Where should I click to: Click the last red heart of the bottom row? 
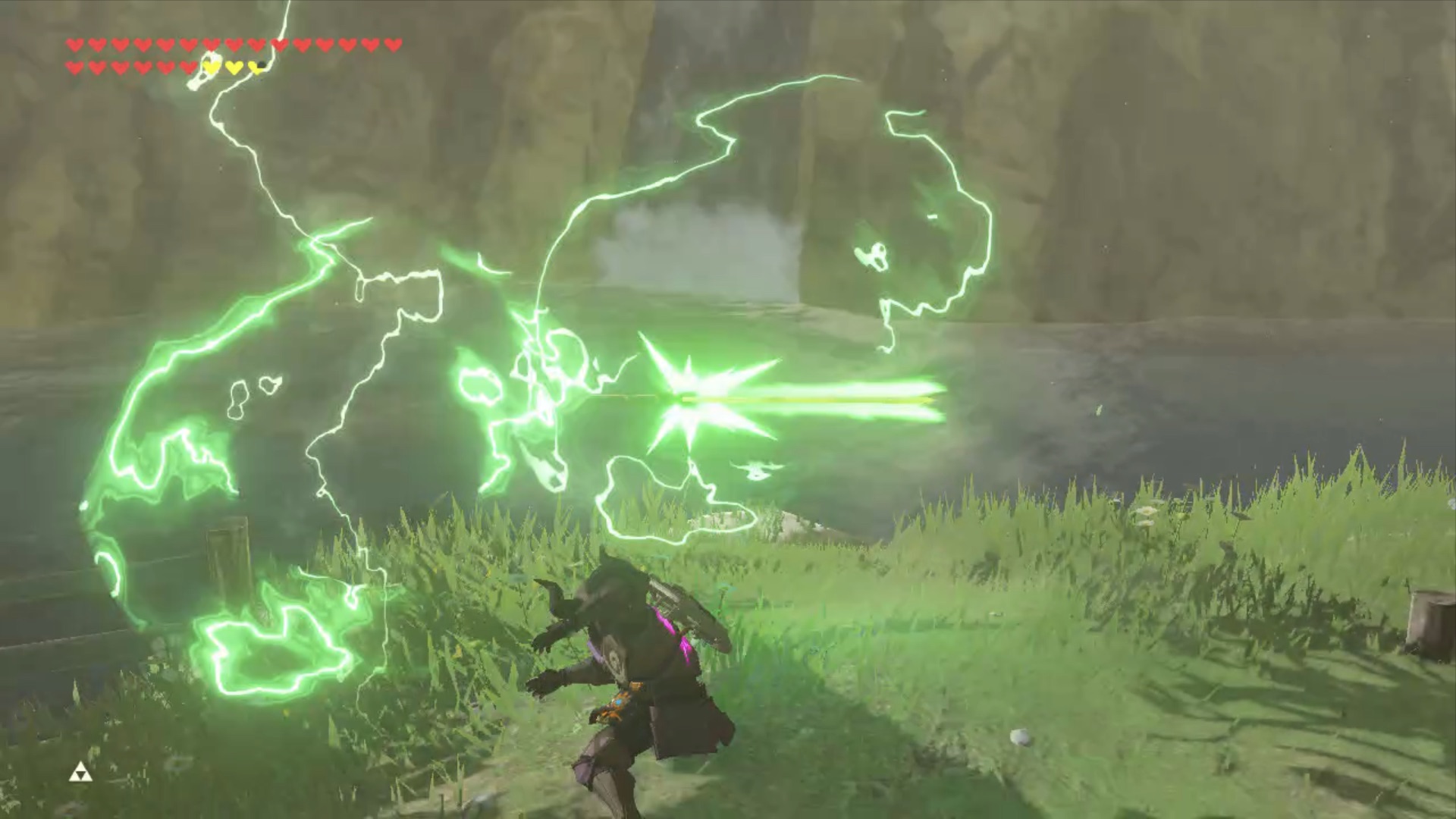[x=188, y=67]
